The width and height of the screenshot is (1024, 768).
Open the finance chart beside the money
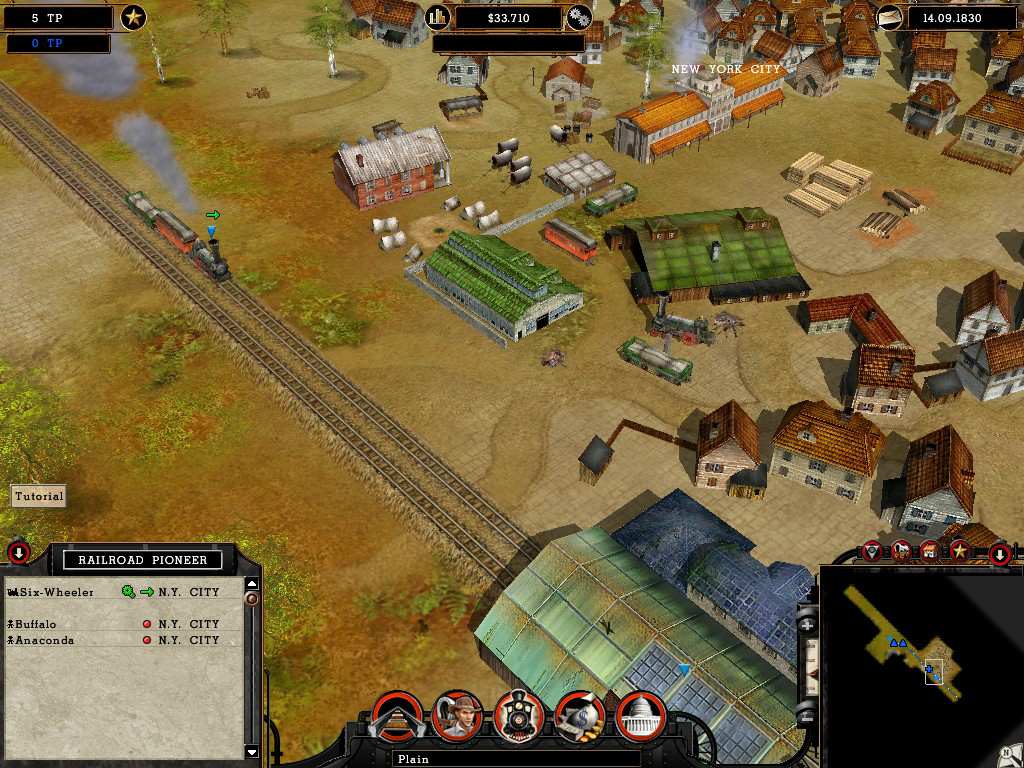[438, 17]
